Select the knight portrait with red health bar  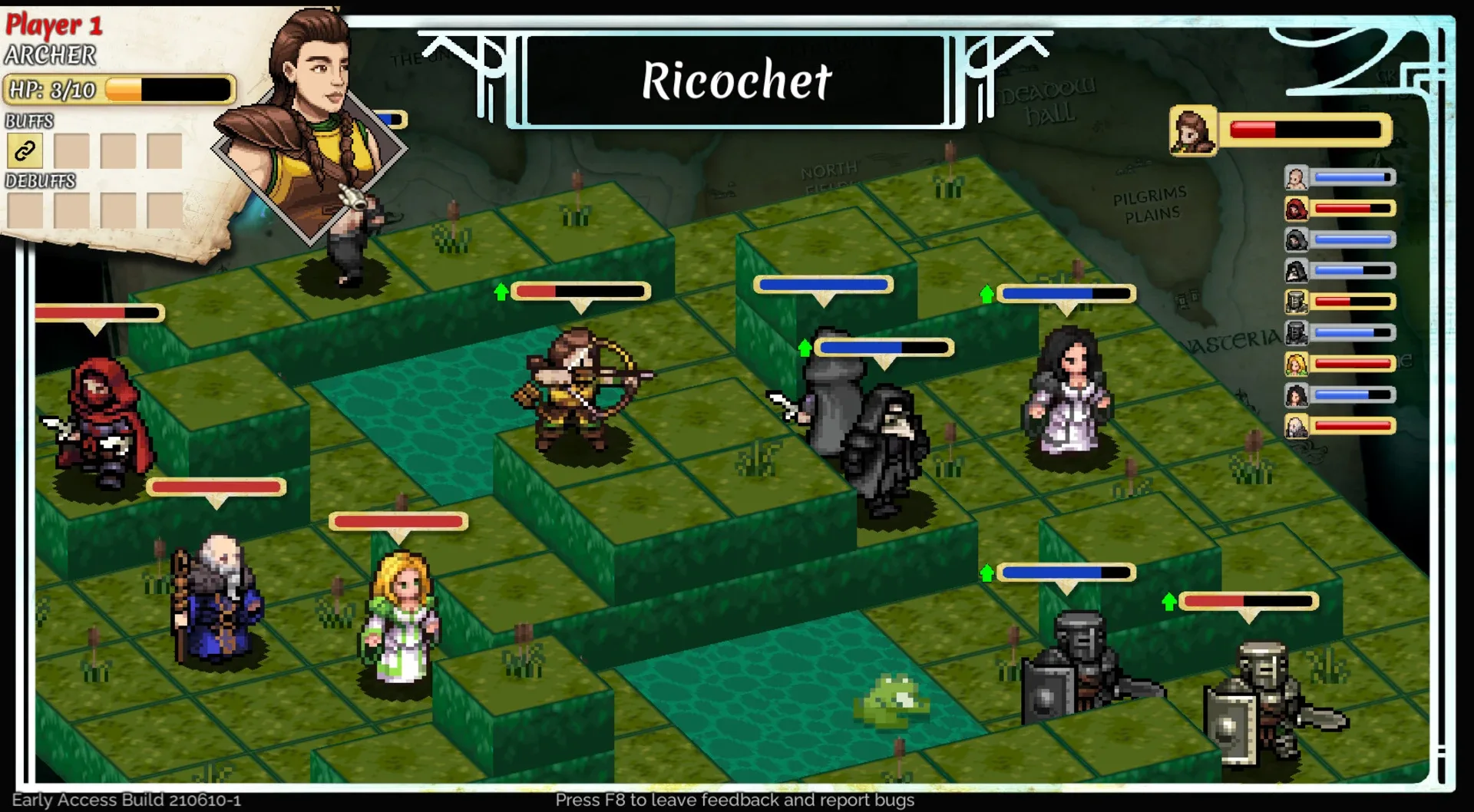[x=1296, y=301]
